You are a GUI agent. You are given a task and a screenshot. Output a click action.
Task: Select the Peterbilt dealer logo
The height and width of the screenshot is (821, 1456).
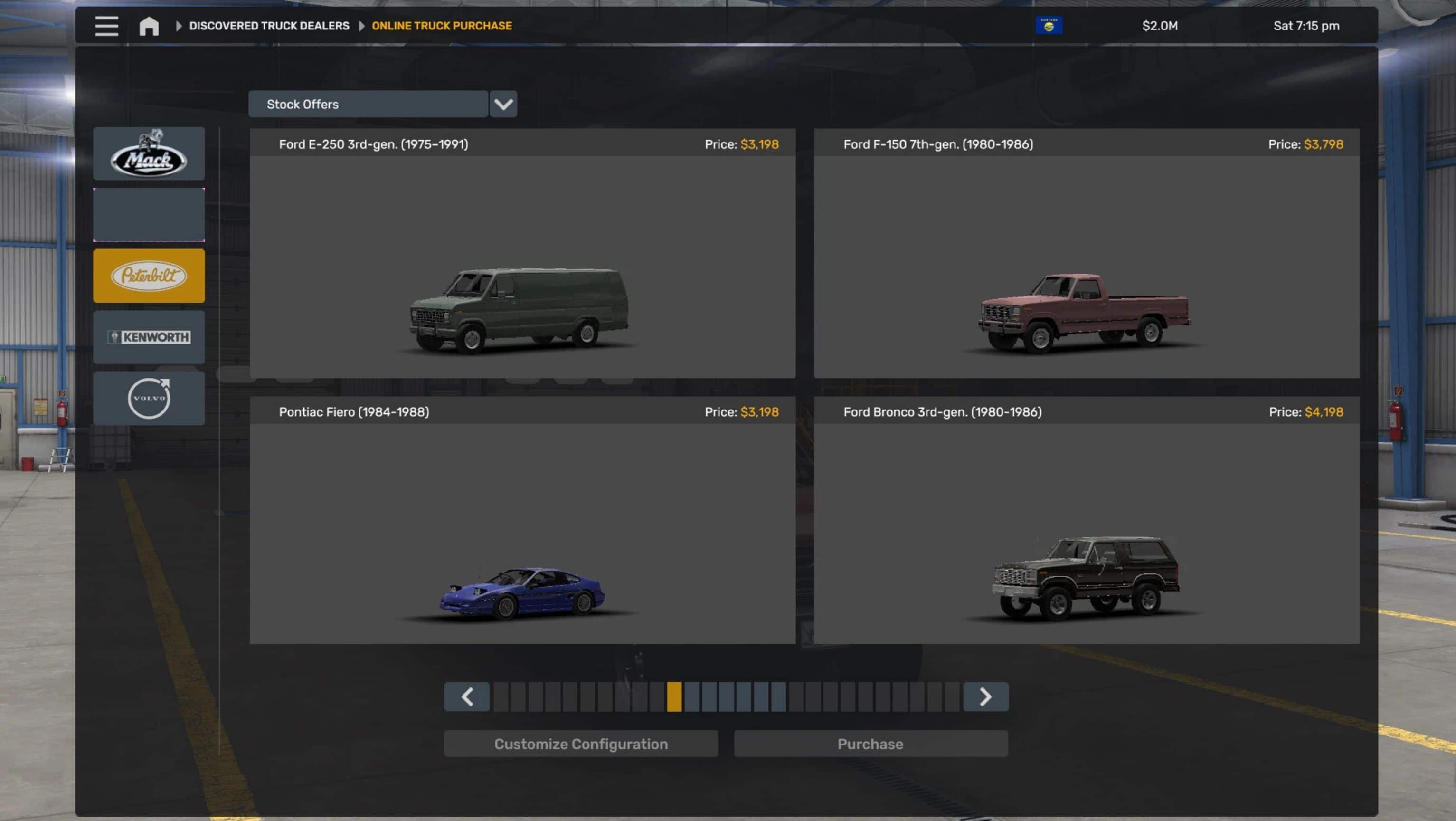pos(149,276)
